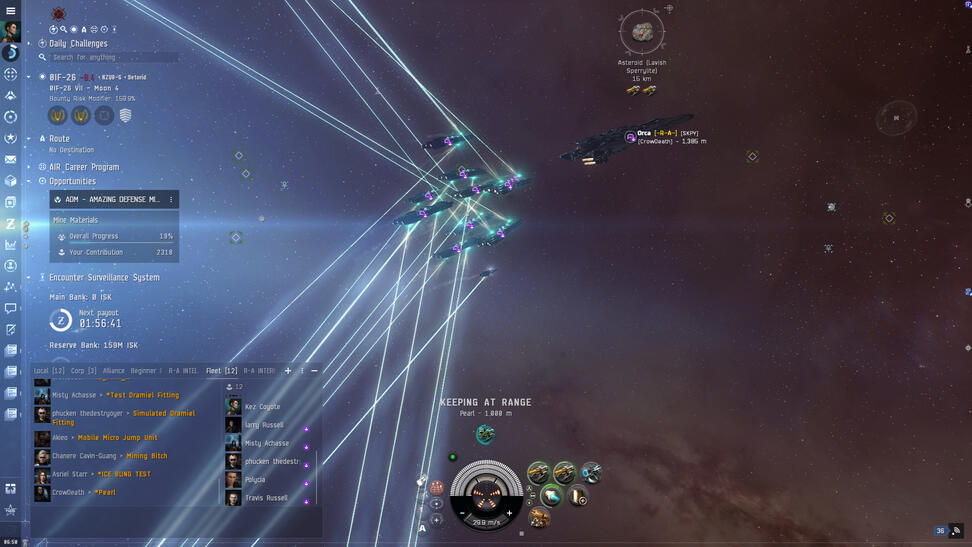972x547 pixels.
Task: Minimize the chat window
Action: click(x=314, y=371)
